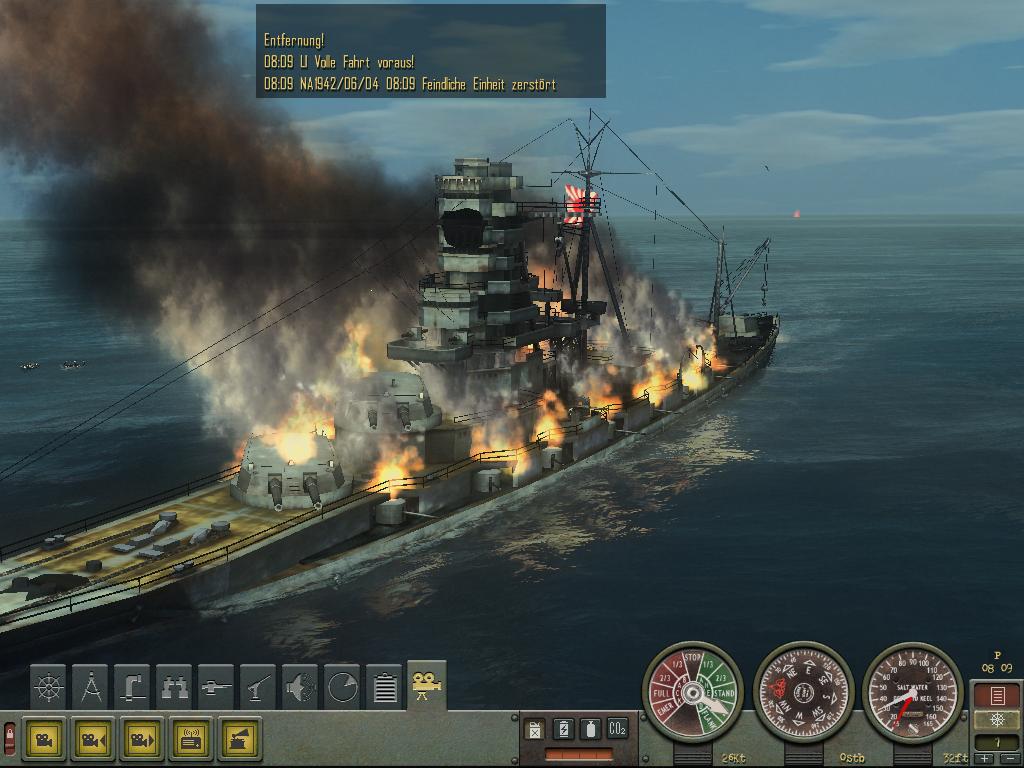Decrease time compression with minus button

[1008, 759]
